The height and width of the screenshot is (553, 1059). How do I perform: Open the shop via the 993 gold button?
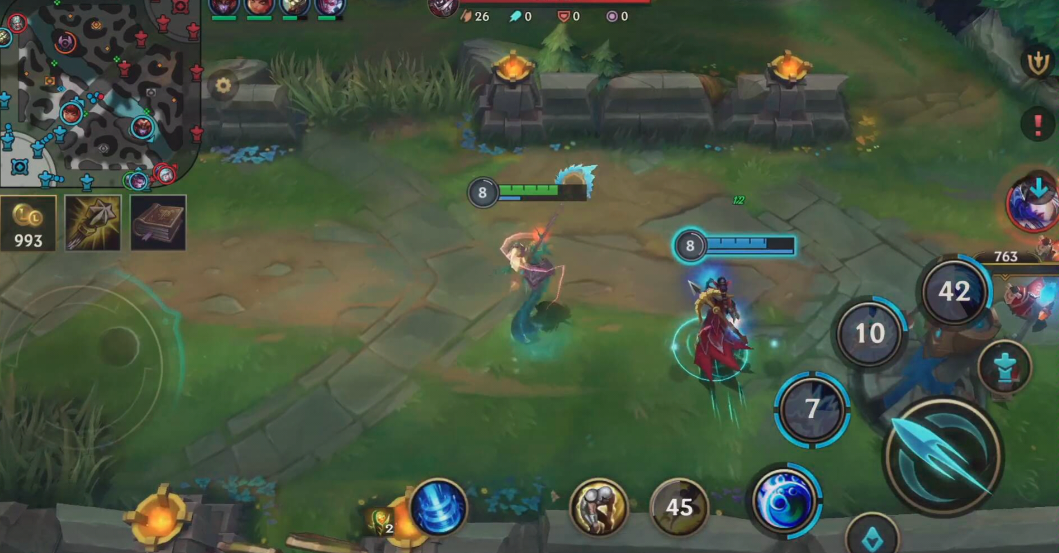pos(27,222)
